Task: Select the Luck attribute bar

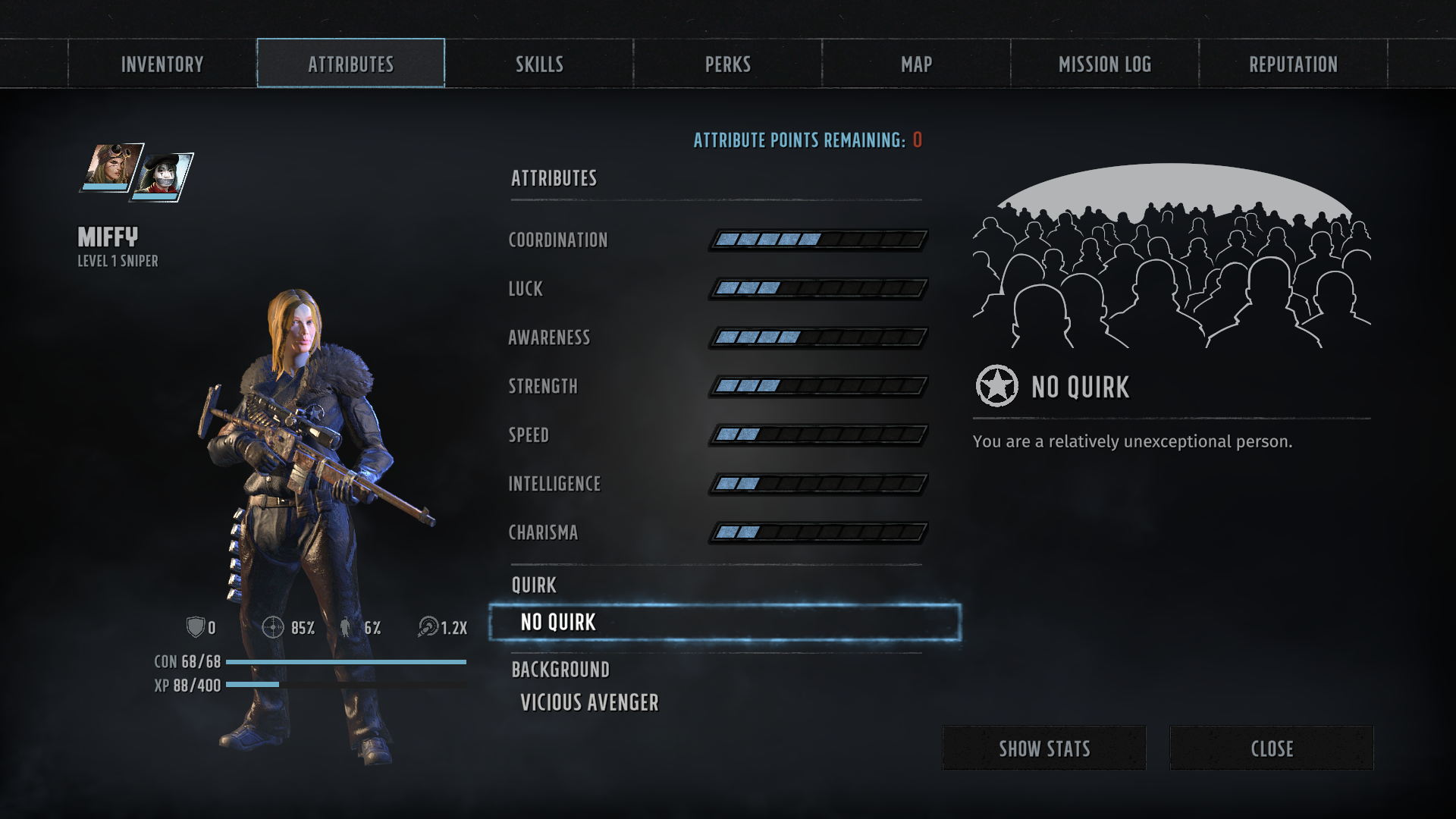Action: [x=818, y=288]
